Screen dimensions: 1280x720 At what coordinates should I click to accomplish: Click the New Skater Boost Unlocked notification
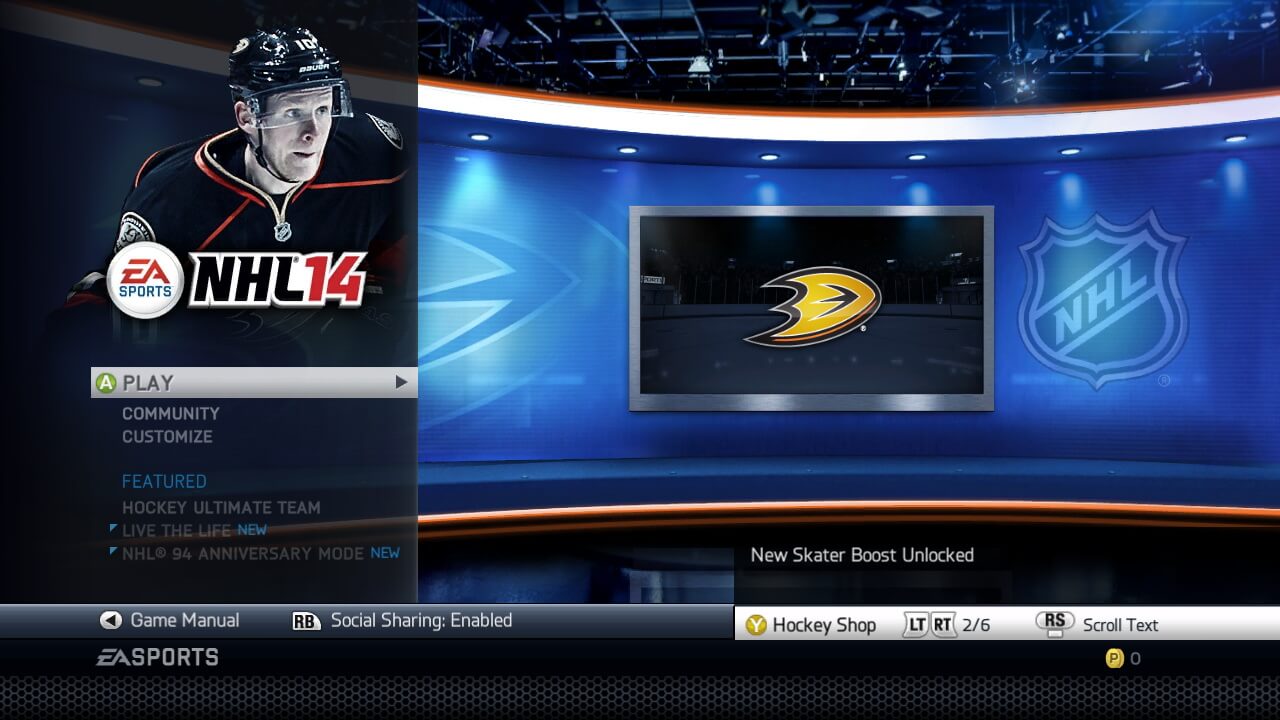click(861, 555)
